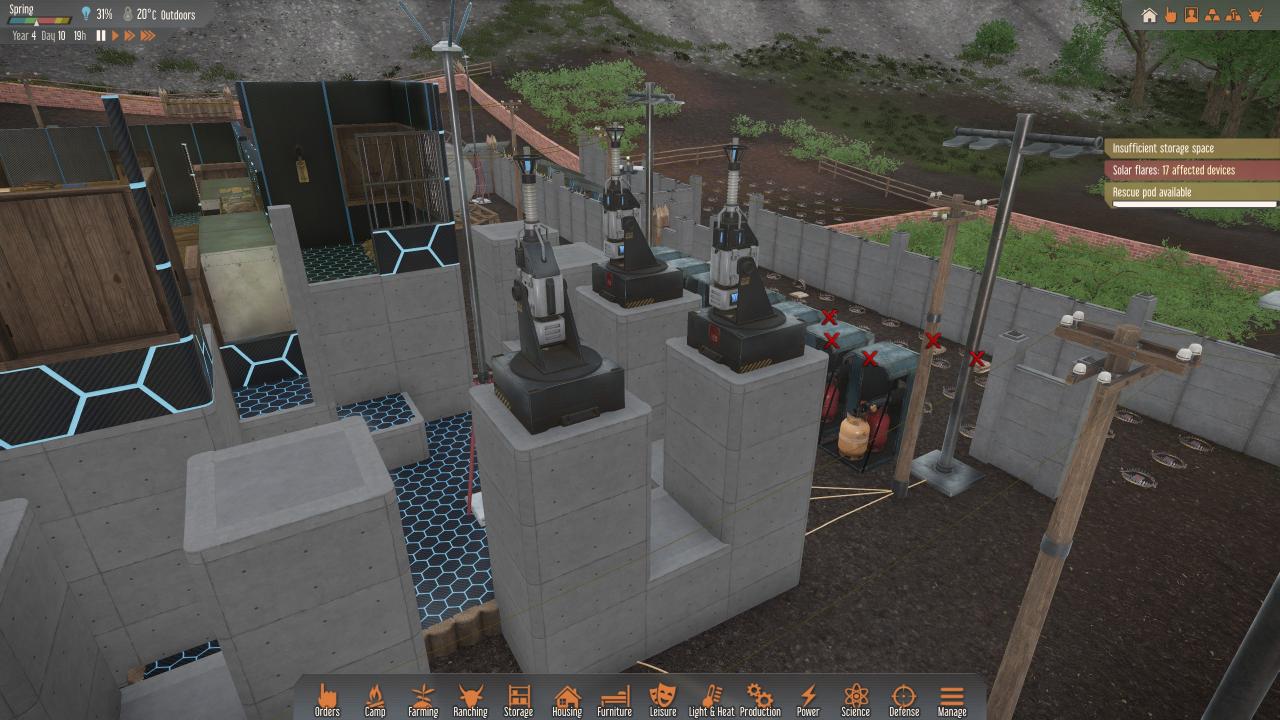Open the Leisure build menu
This screenshot has height=720, width=1280.
coord(662,699)
